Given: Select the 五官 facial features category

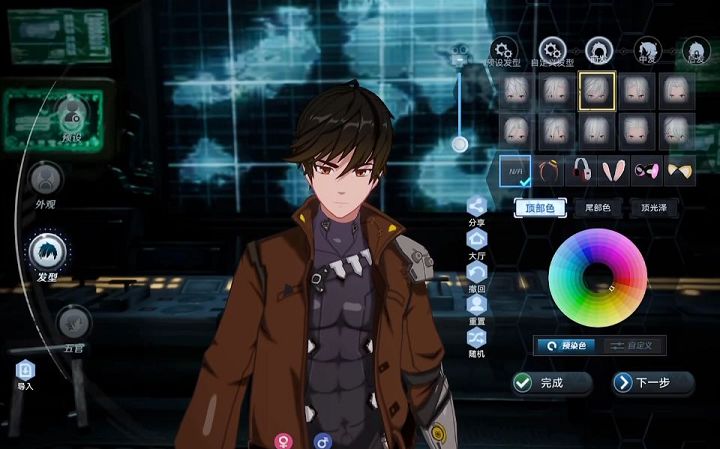Looking at the screenshot, I should coord(73,324).
